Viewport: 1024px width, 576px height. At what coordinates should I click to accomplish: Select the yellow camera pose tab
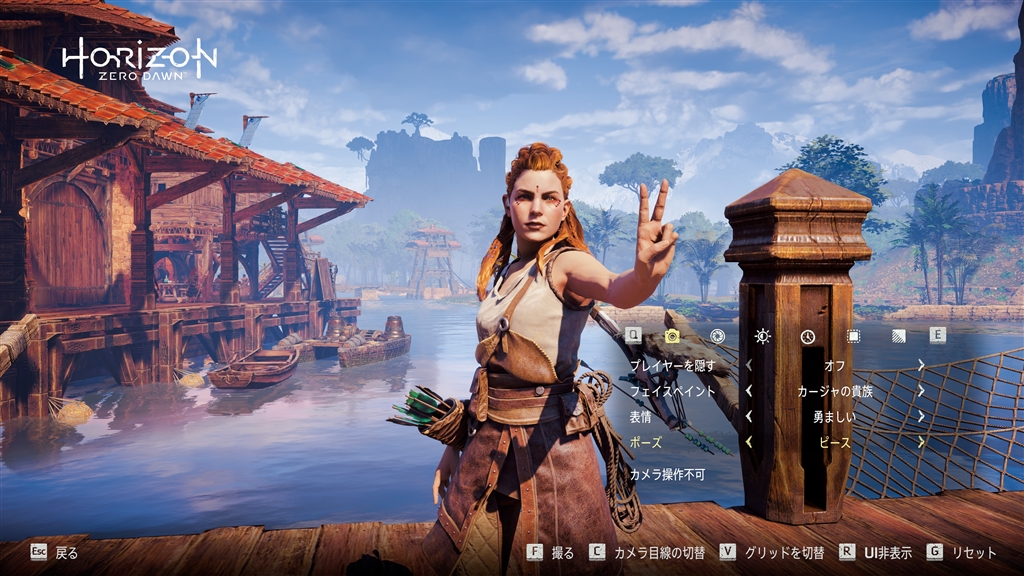pyautogui.click(x=672, y=336)
